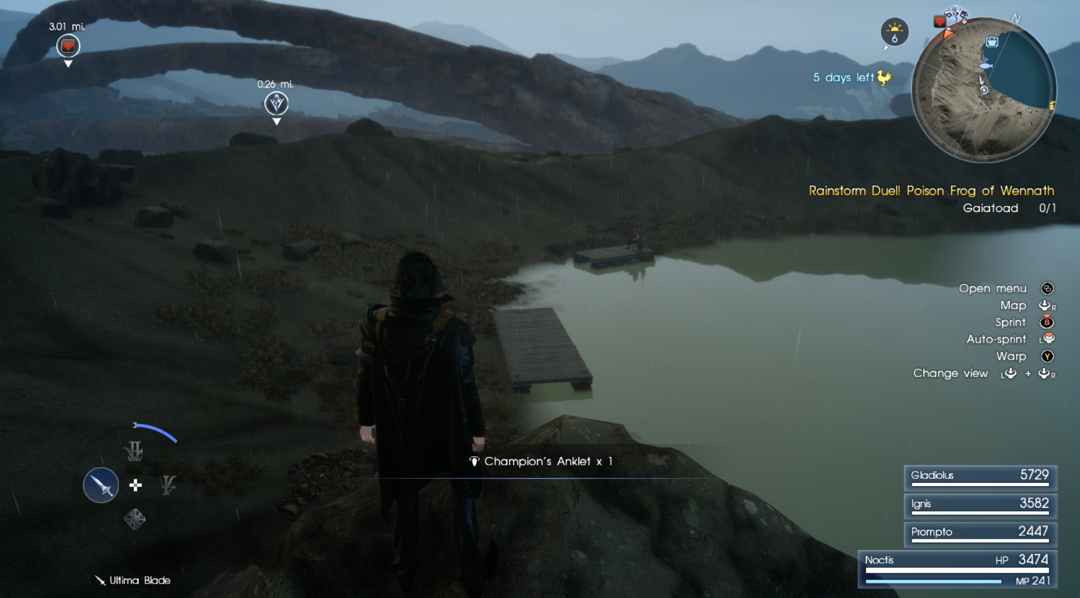Select the 3.01 mi red quest marker

(x=68, y=45)
